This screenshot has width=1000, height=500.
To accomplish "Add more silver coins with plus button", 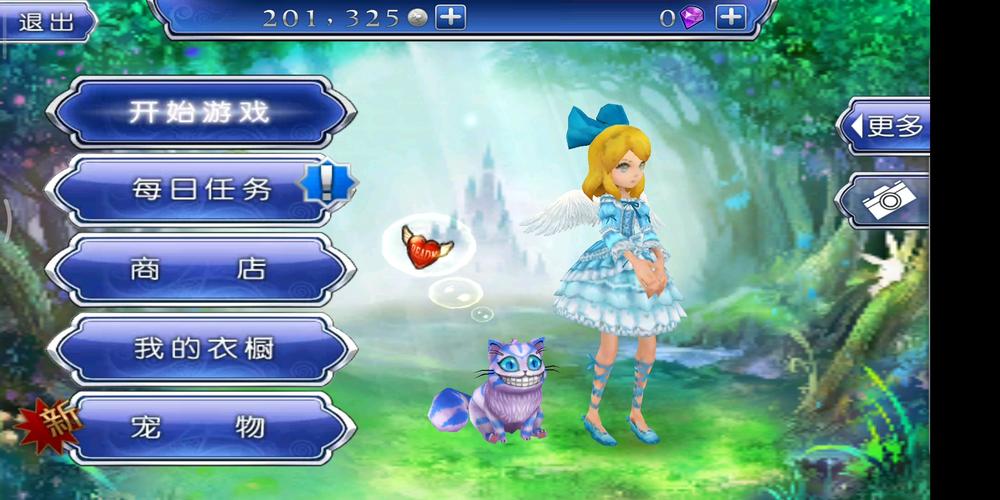I will [x=450, y=17].
